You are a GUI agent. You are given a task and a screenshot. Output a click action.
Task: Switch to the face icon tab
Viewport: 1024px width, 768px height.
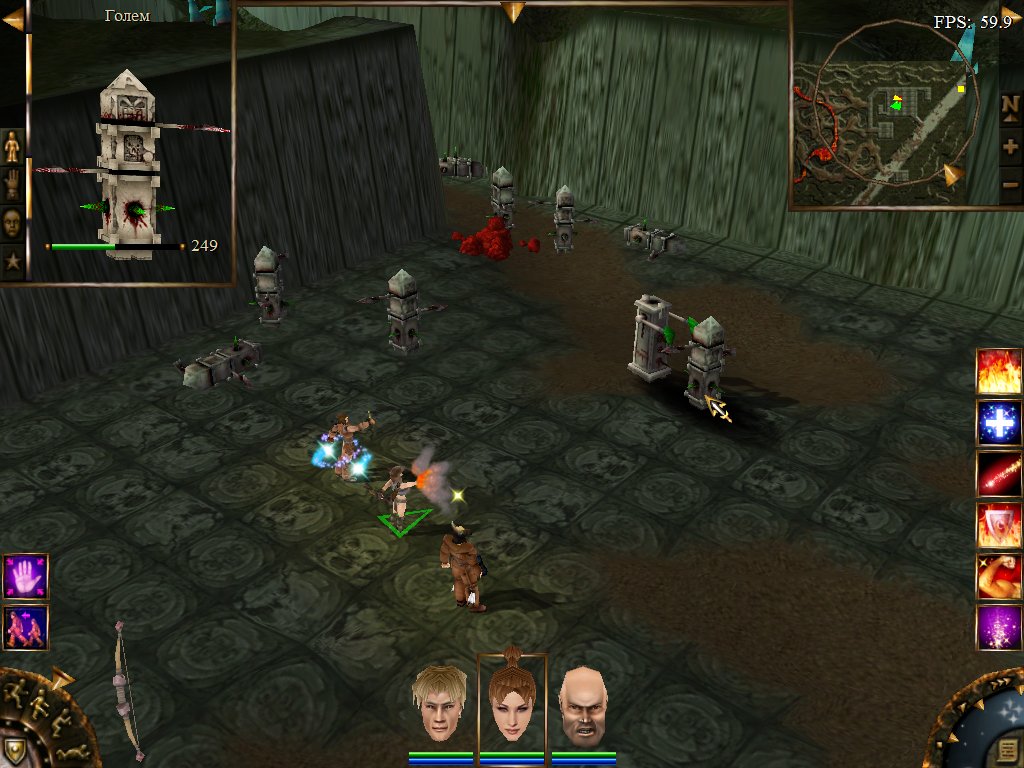click(x=12, y=223)
